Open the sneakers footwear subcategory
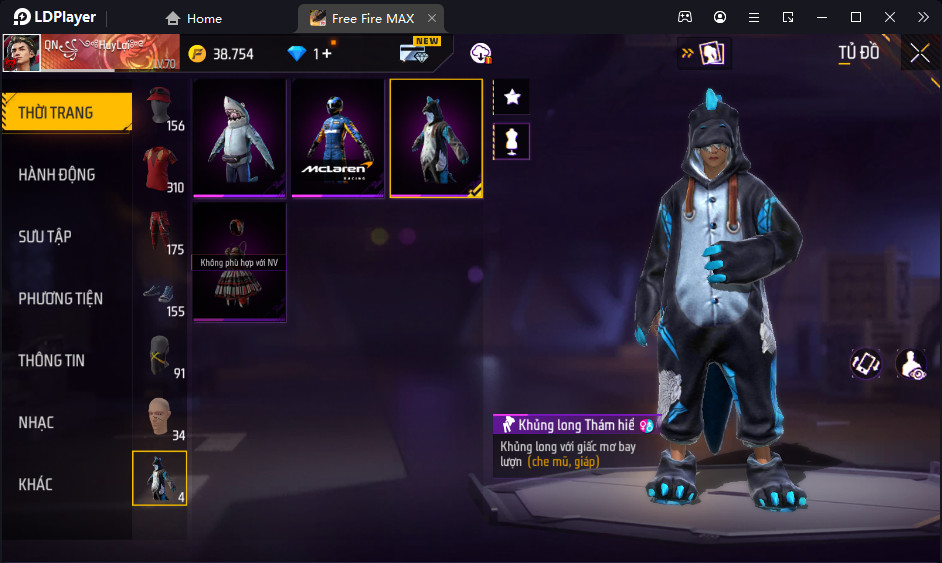The height and width of the screenshot is (563, 942). [x=159, y=294]
